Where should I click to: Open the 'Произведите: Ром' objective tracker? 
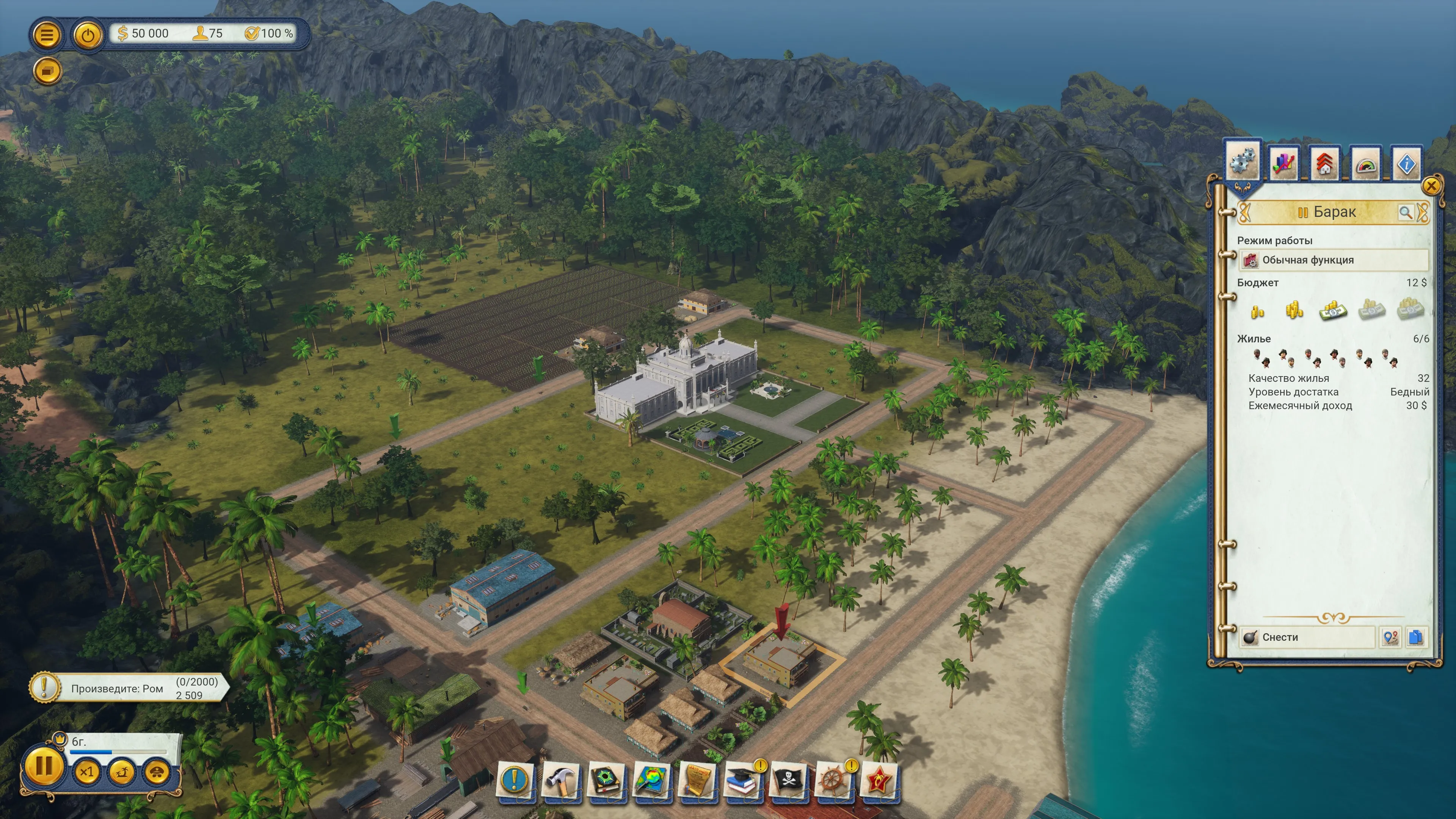(129, 688)
